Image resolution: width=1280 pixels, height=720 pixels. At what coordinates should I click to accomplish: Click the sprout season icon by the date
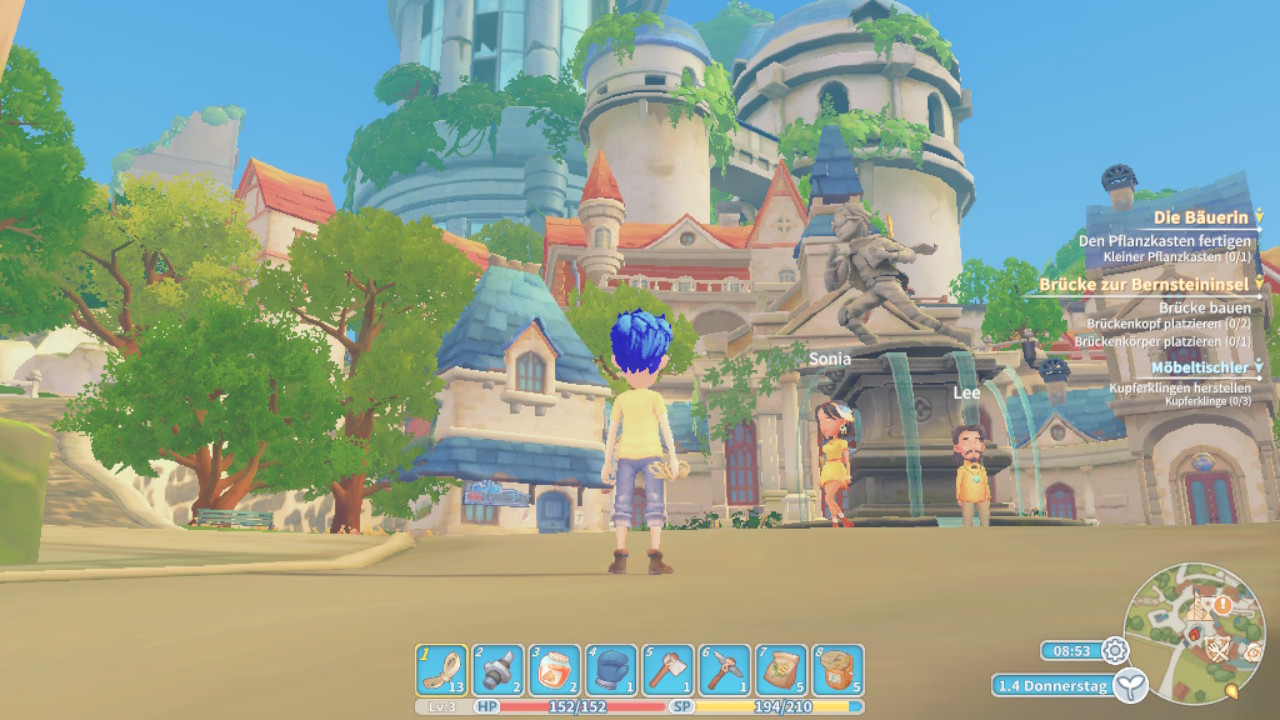(1131, 686)
